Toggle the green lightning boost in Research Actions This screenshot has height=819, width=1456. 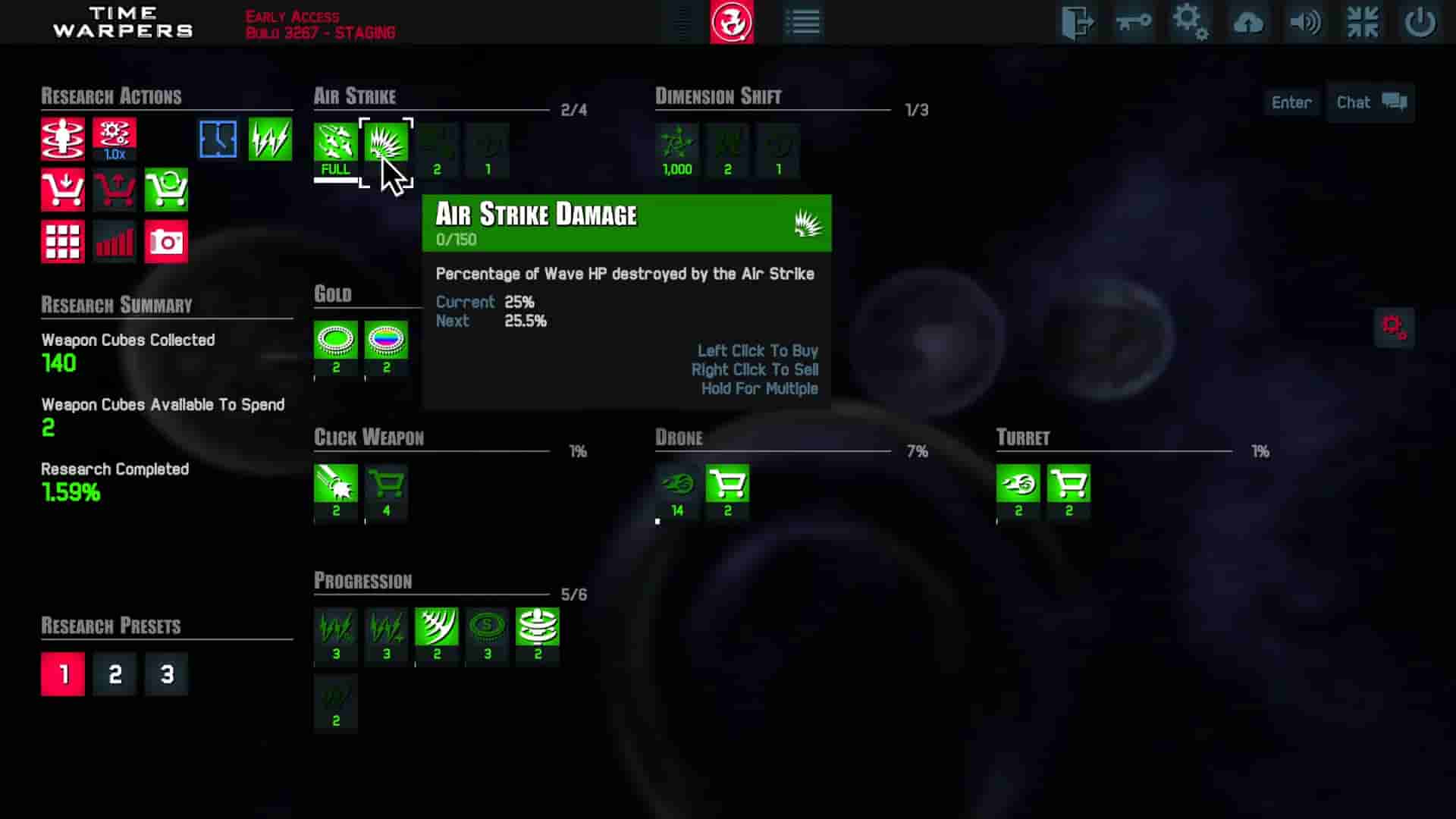[271, 138]
